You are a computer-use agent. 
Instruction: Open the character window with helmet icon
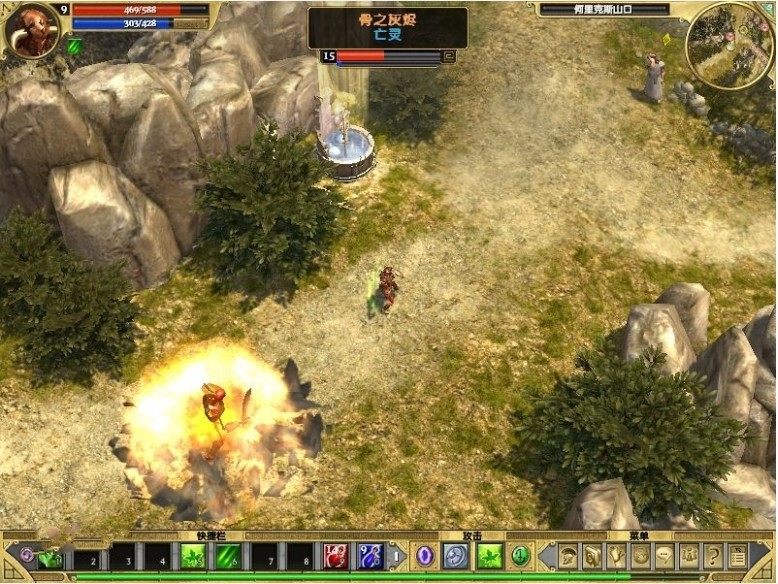pos(568,556)
